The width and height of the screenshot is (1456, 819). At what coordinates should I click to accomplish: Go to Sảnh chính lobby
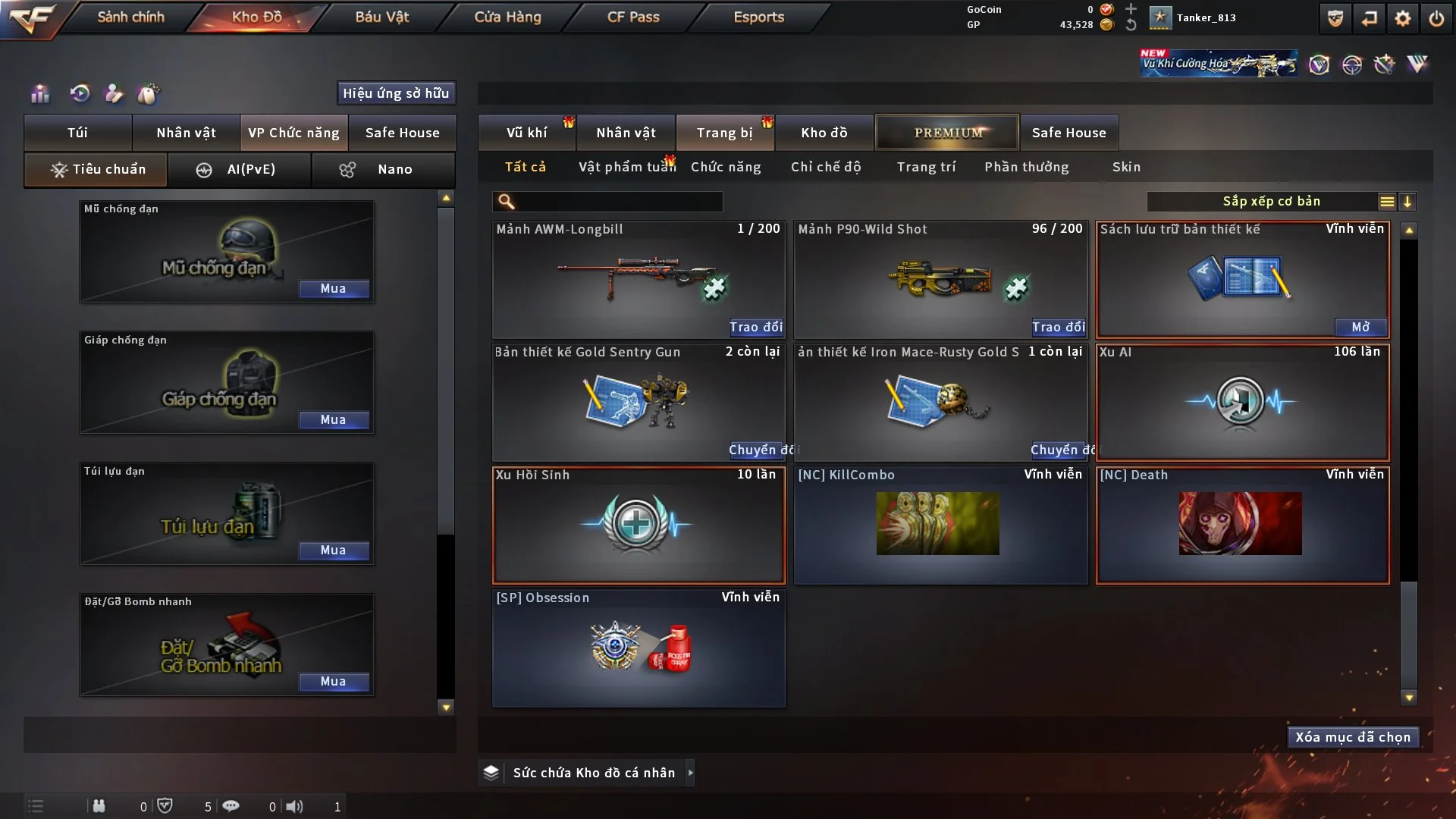tap(130, 17)
